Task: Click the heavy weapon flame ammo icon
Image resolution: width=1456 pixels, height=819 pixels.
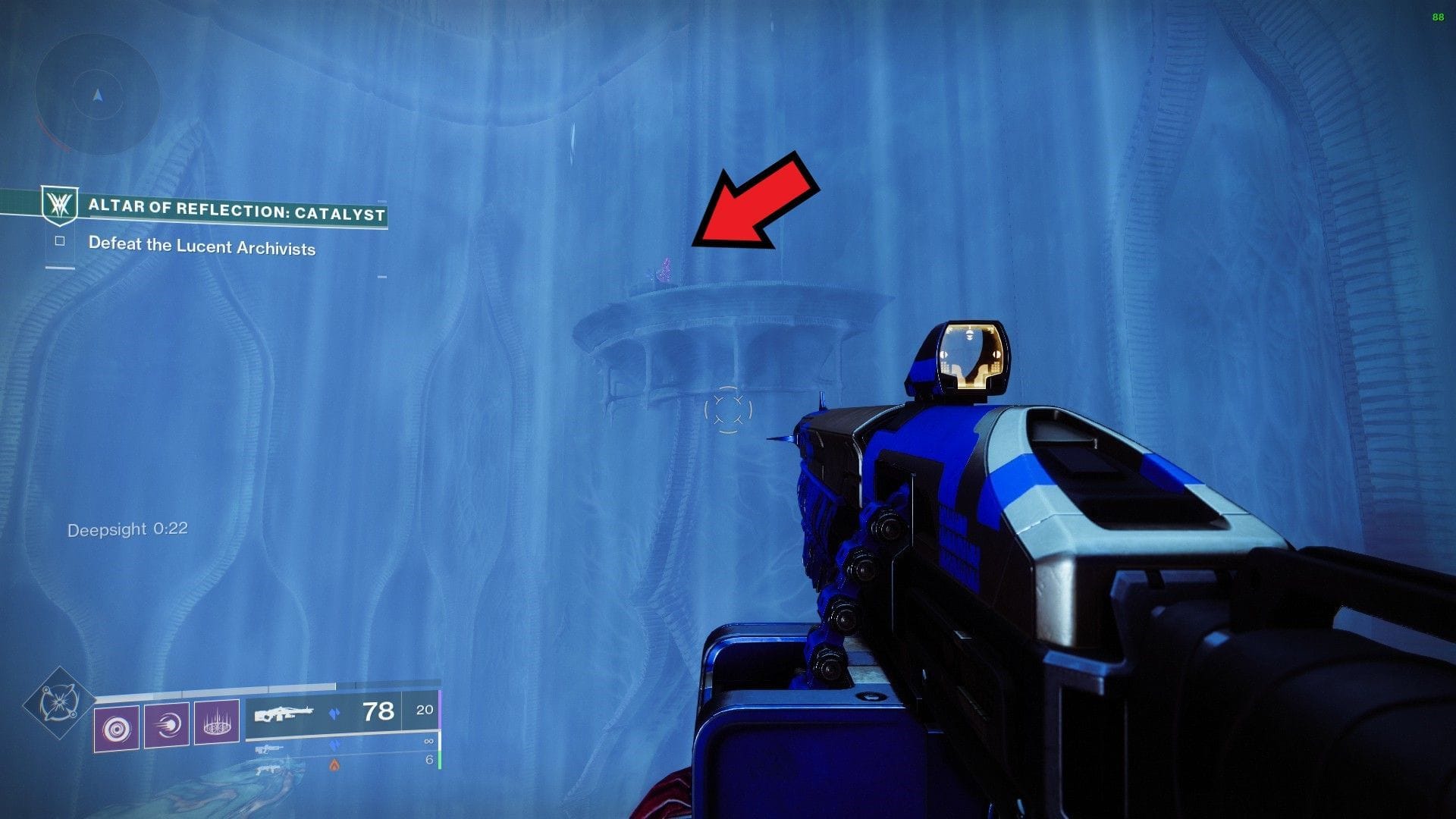Action: click(332, 765)
